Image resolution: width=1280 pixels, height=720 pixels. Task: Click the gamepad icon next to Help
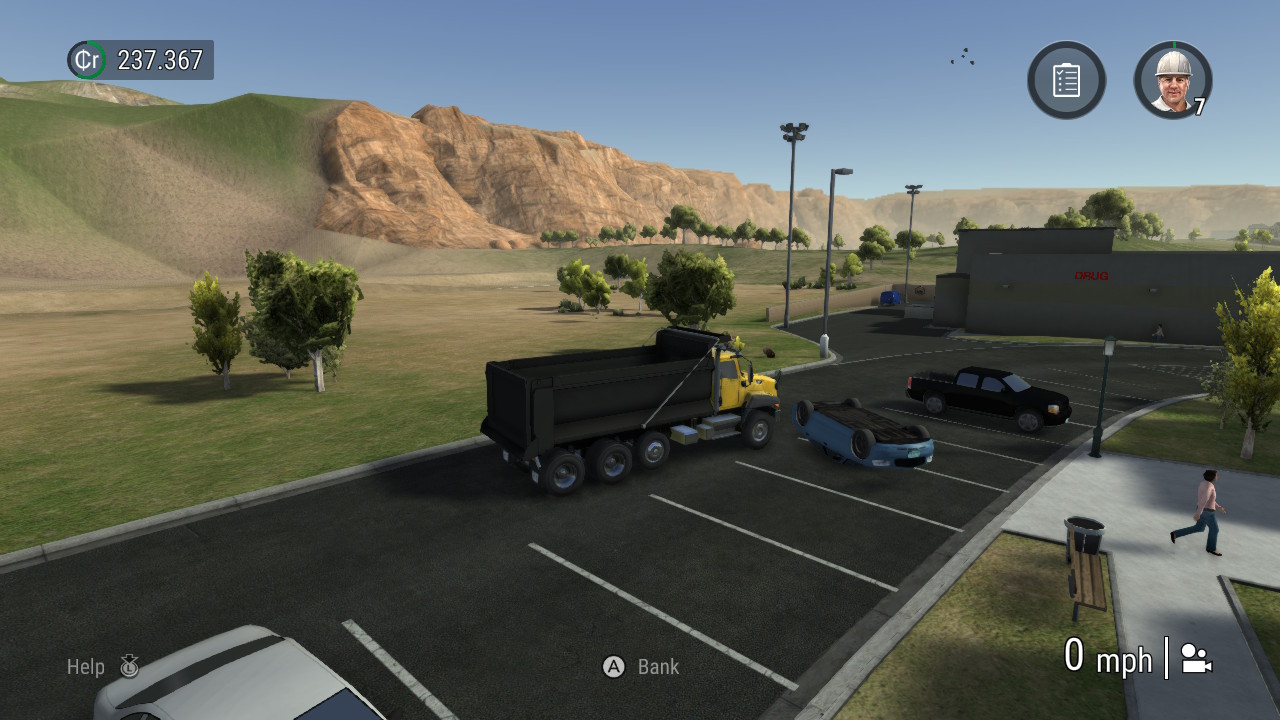(129, 666)
